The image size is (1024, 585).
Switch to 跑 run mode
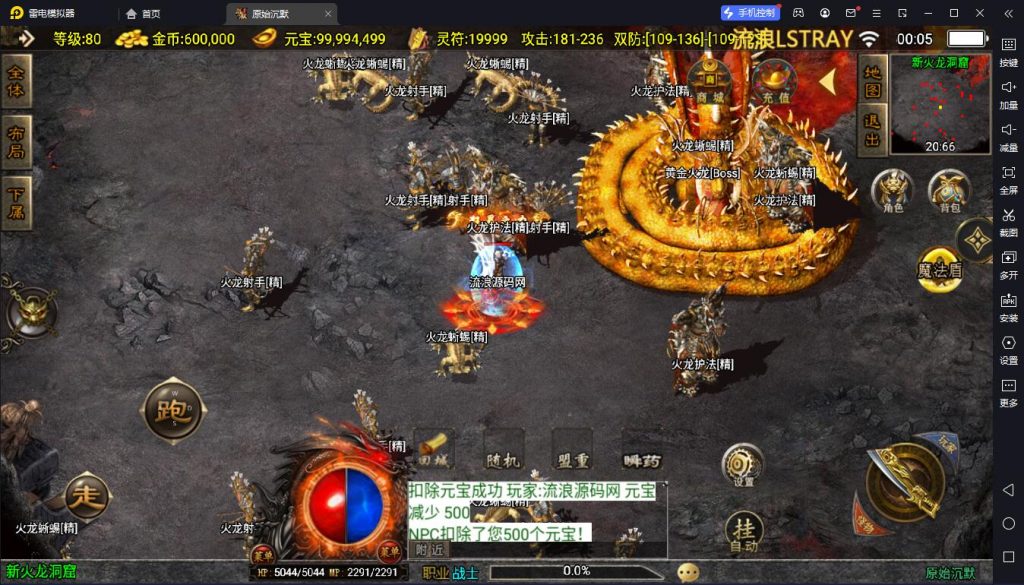[174, 408]
